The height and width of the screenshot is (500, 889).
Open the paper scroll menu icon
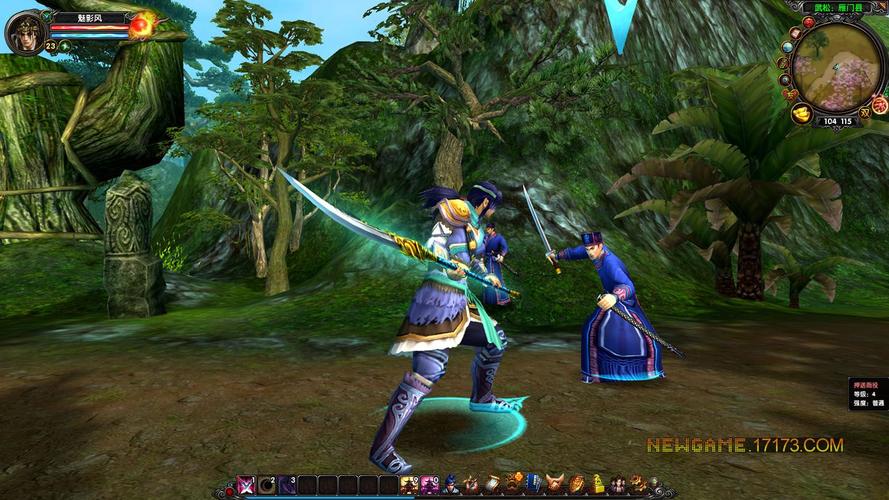pyautogui.click(x=492, y=485)
